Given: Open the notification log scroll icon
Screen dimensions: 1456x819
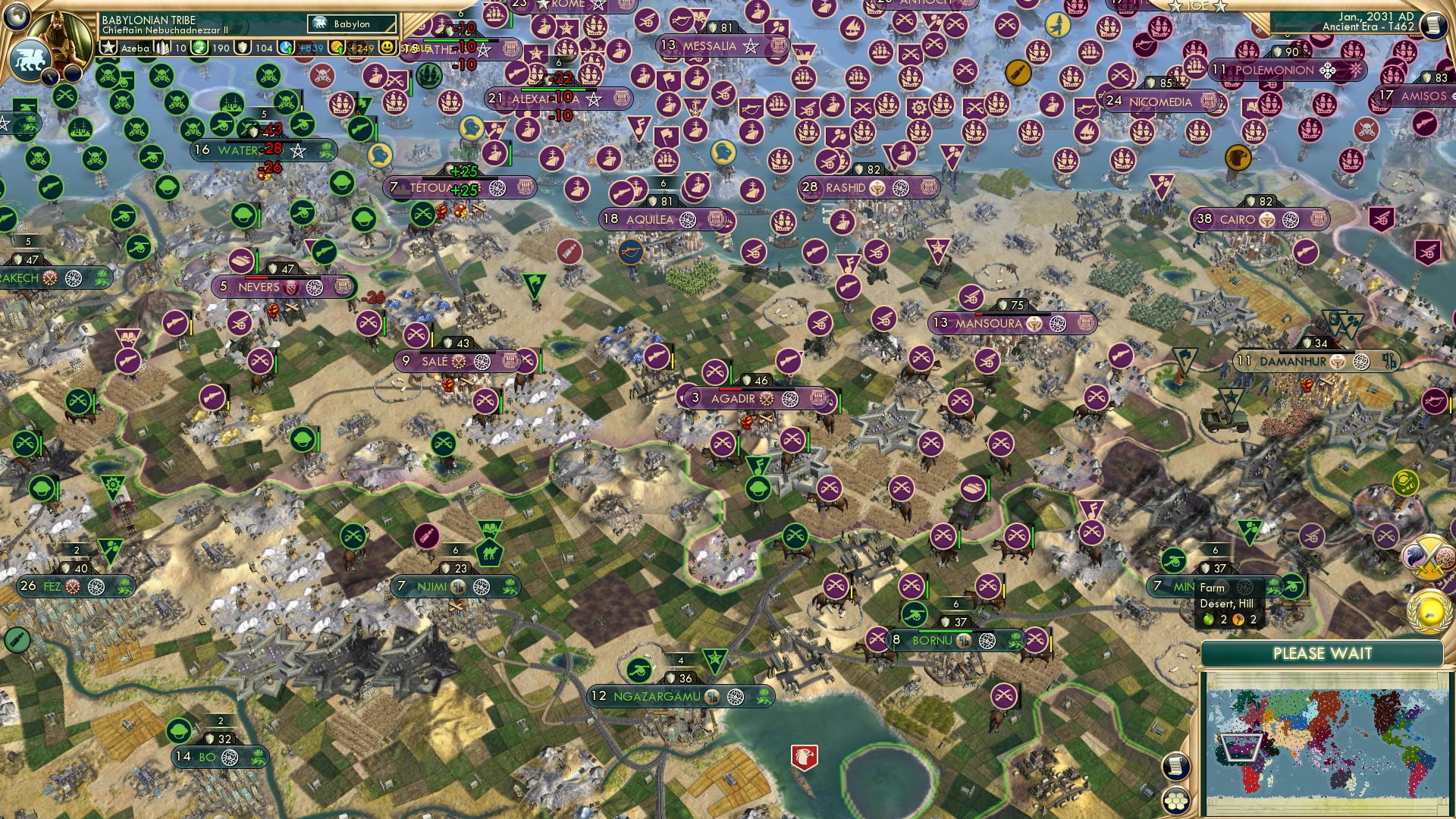Looking at the screenshot, I should tap(1174, 766).
